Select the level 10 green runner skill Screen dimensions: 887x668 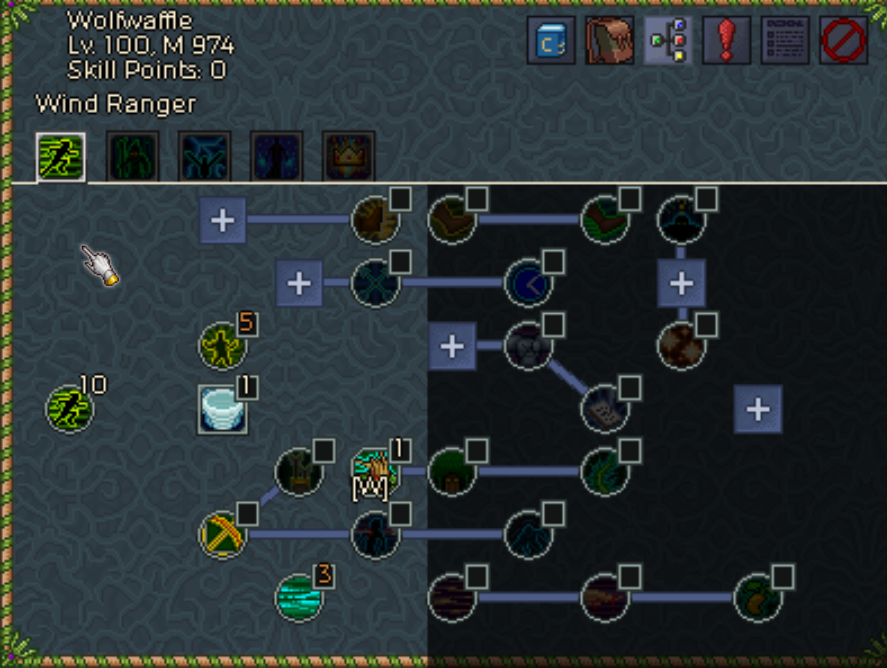coord(70,408)
